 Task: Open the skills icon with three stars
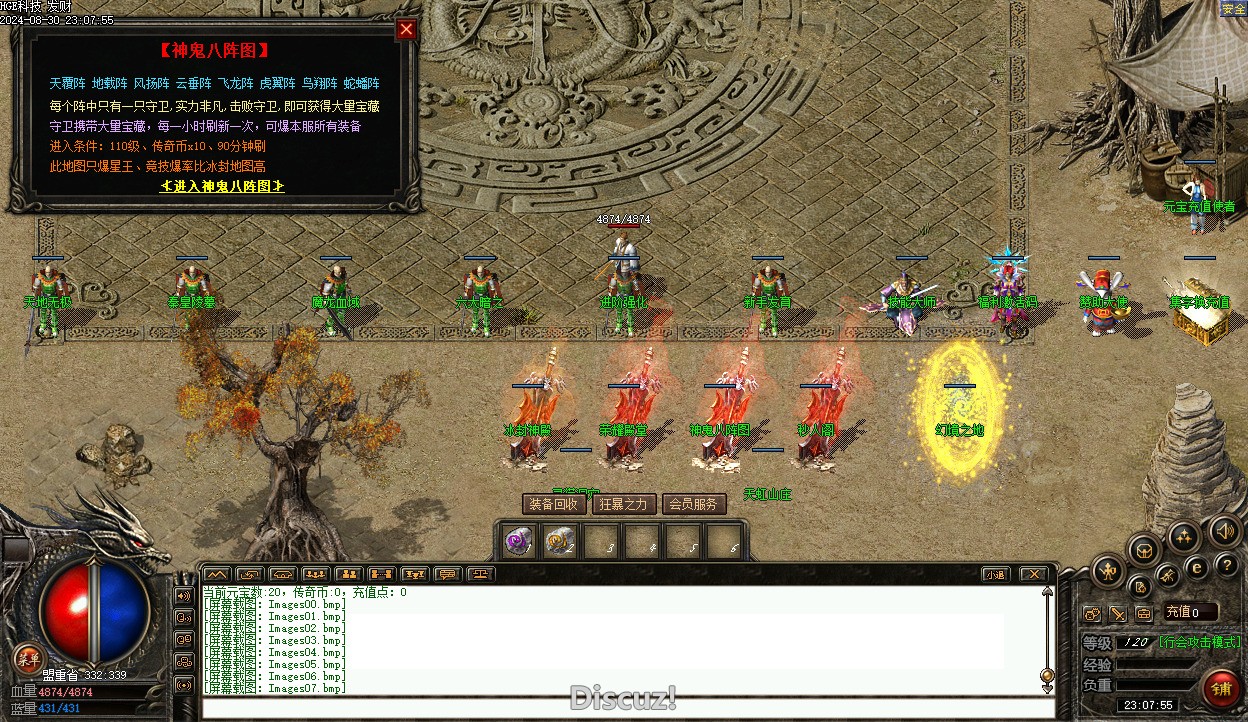point(1184,537)
